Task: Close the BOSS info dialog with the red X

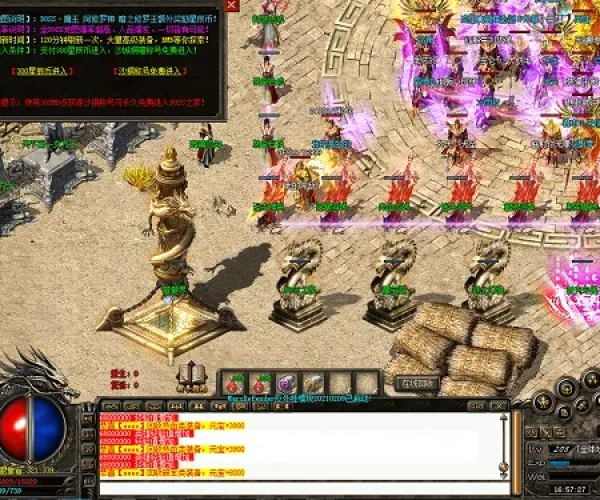Action: (x=232, y=6)
